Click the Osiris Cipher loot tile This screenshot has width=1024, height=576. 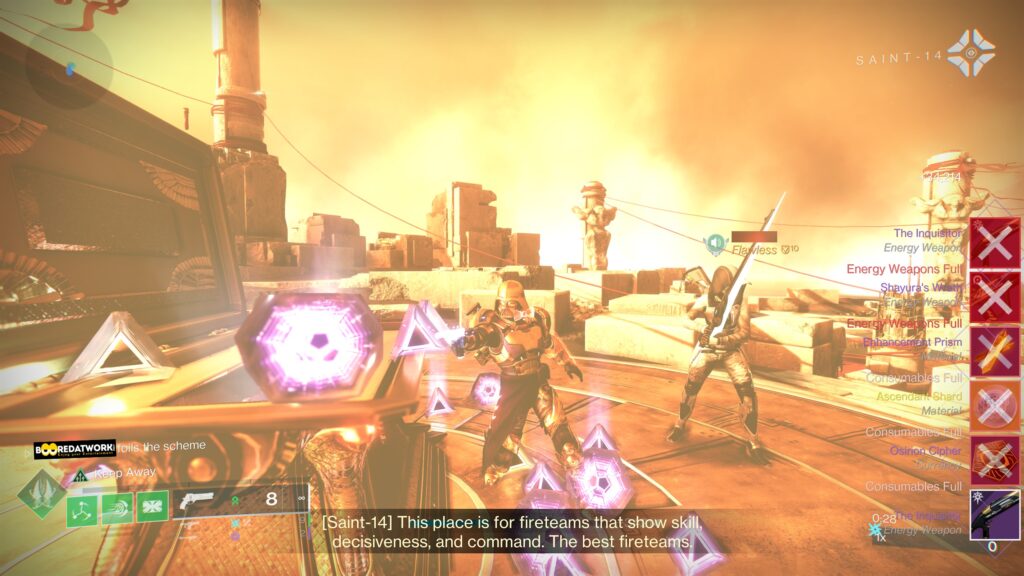pos(995,460)
